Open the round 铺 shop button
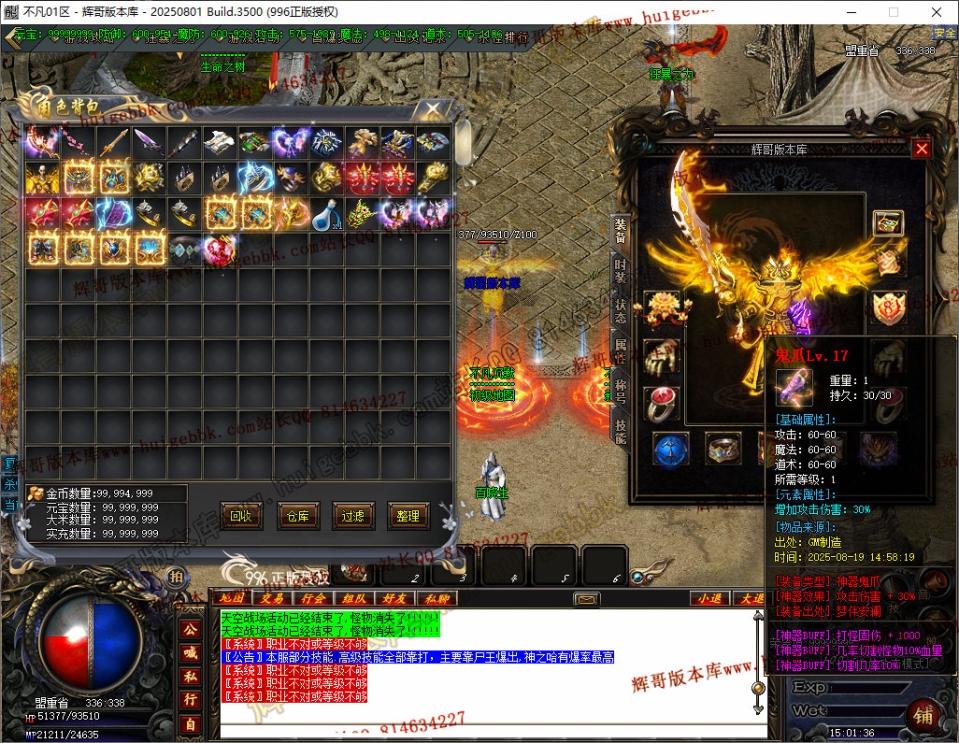959x743 pixels. coord(924,716)
